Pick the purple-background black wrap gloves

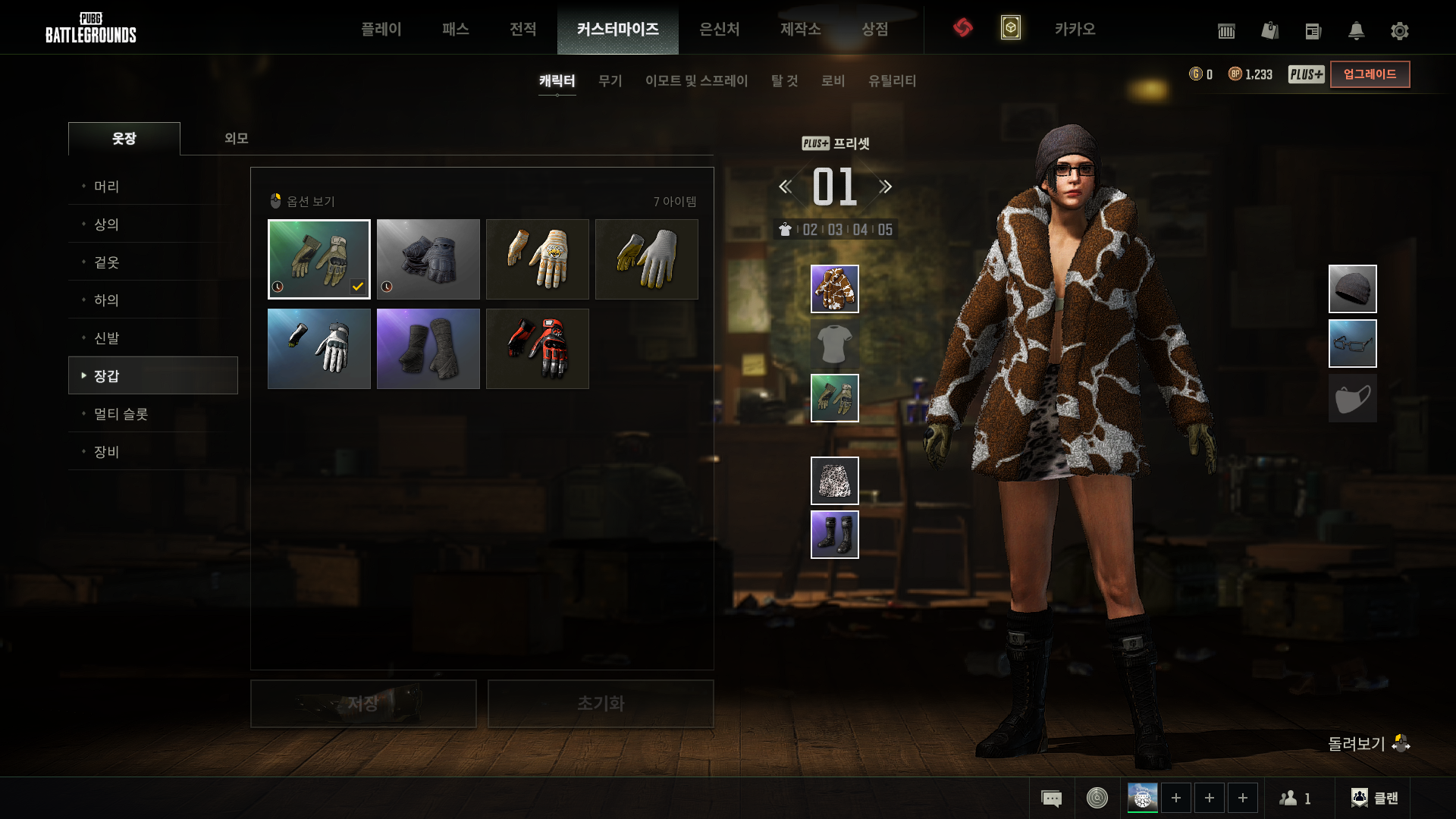click(428, 349)
